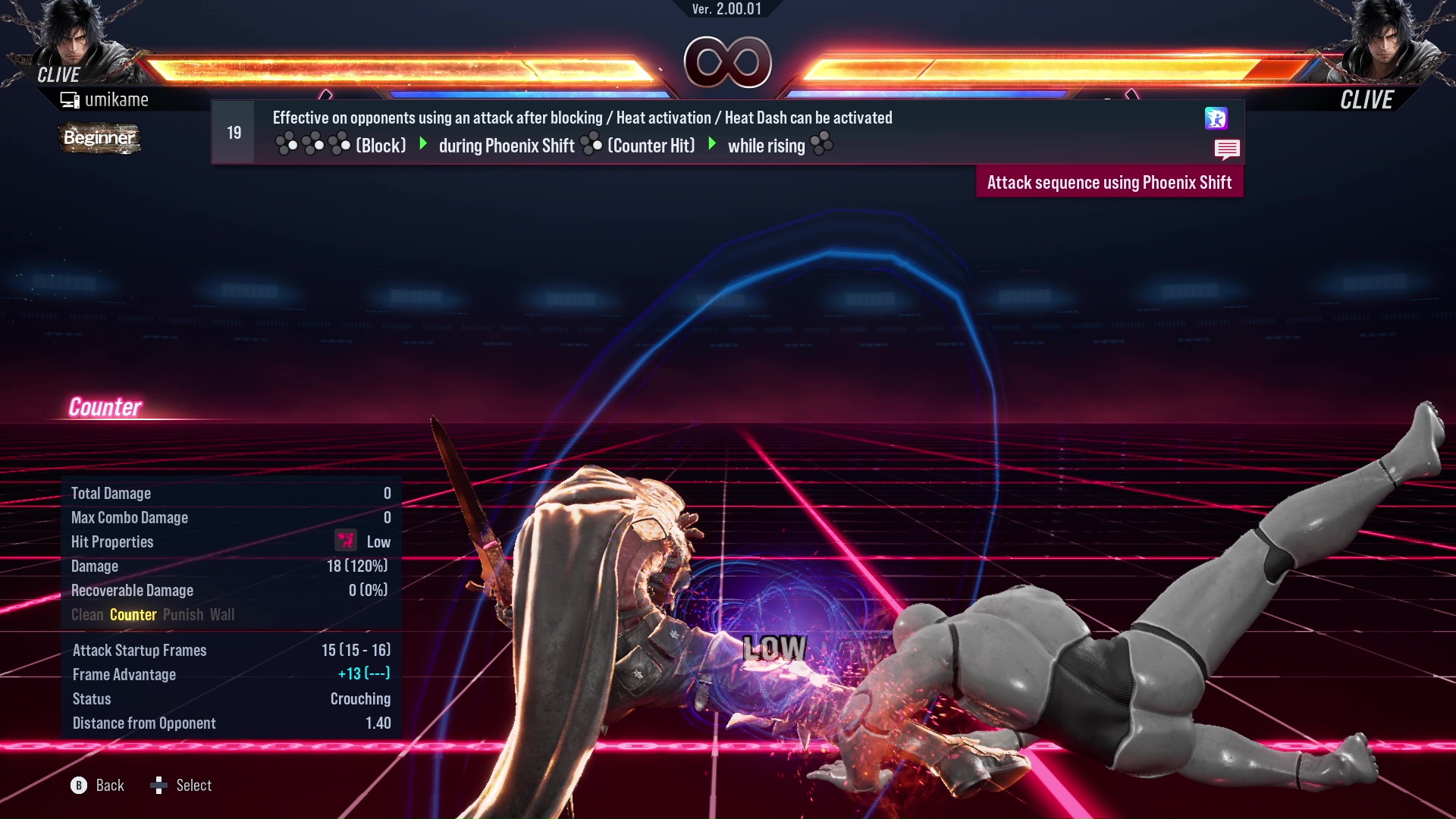Click the monitor icon beside umikame
Screen dimensions: 1456x819
[x=71, y=99]
